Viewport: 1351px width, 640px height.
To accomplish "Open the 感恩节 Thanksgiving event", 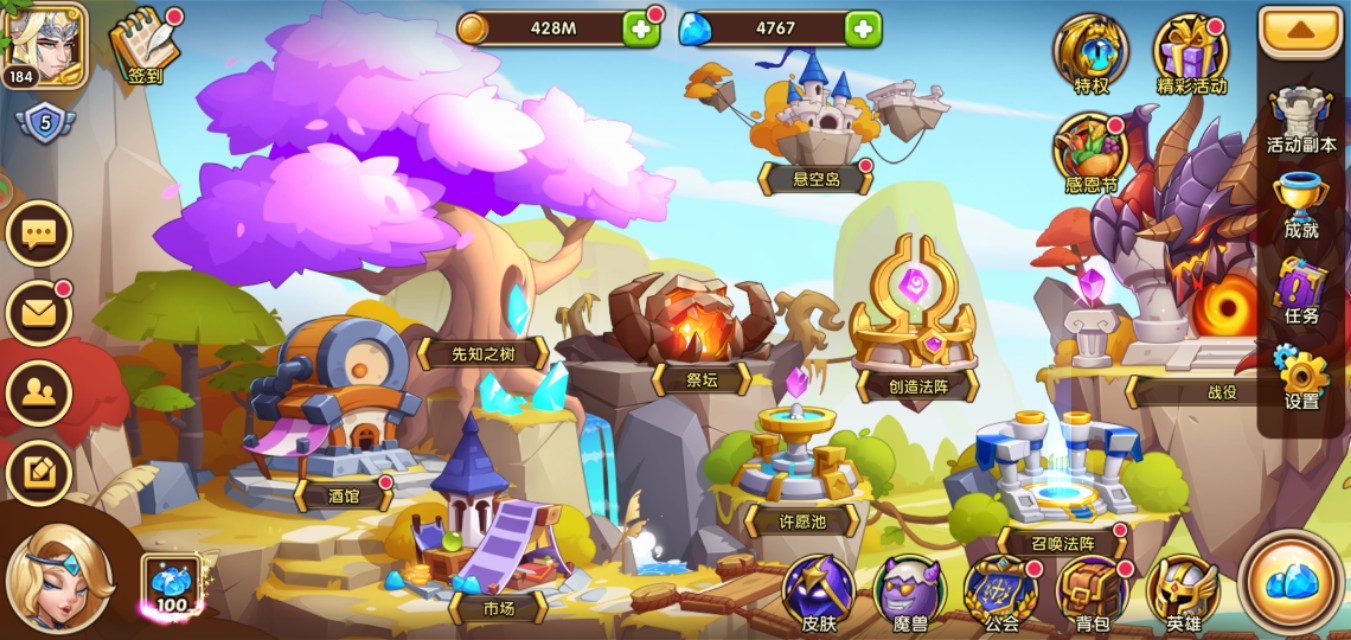I will tap(1090, 150).
